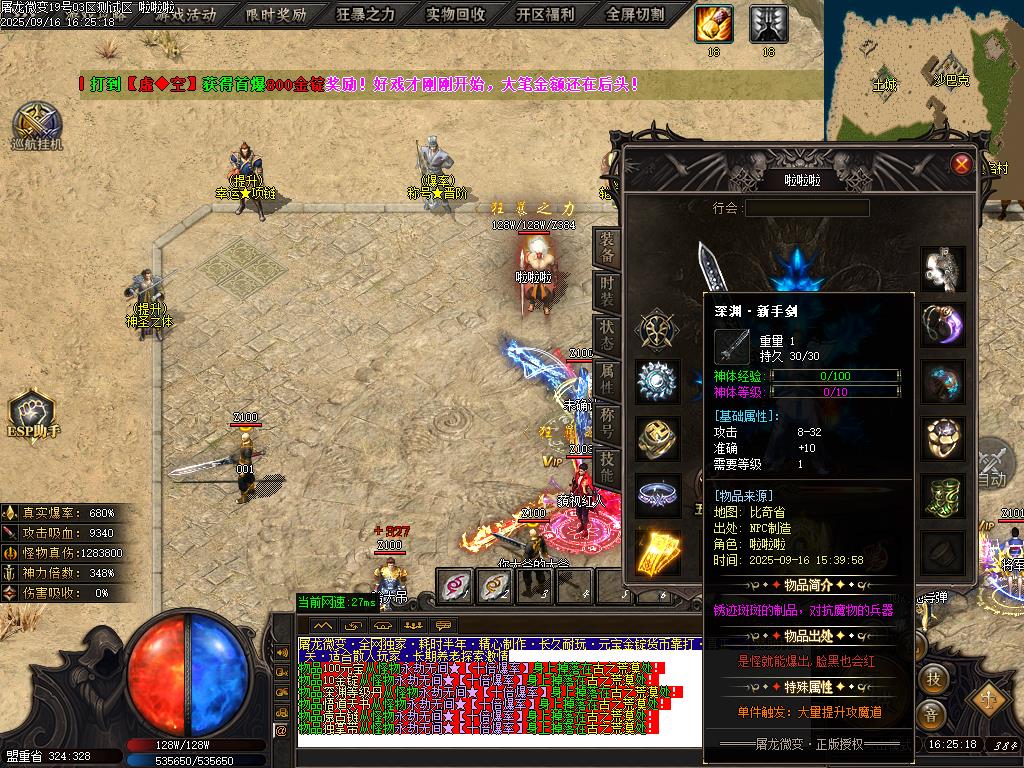The height and width of the screenshot is (768, 1024).
Task: Select the green boots equipment slot
Action: [943, 496]
